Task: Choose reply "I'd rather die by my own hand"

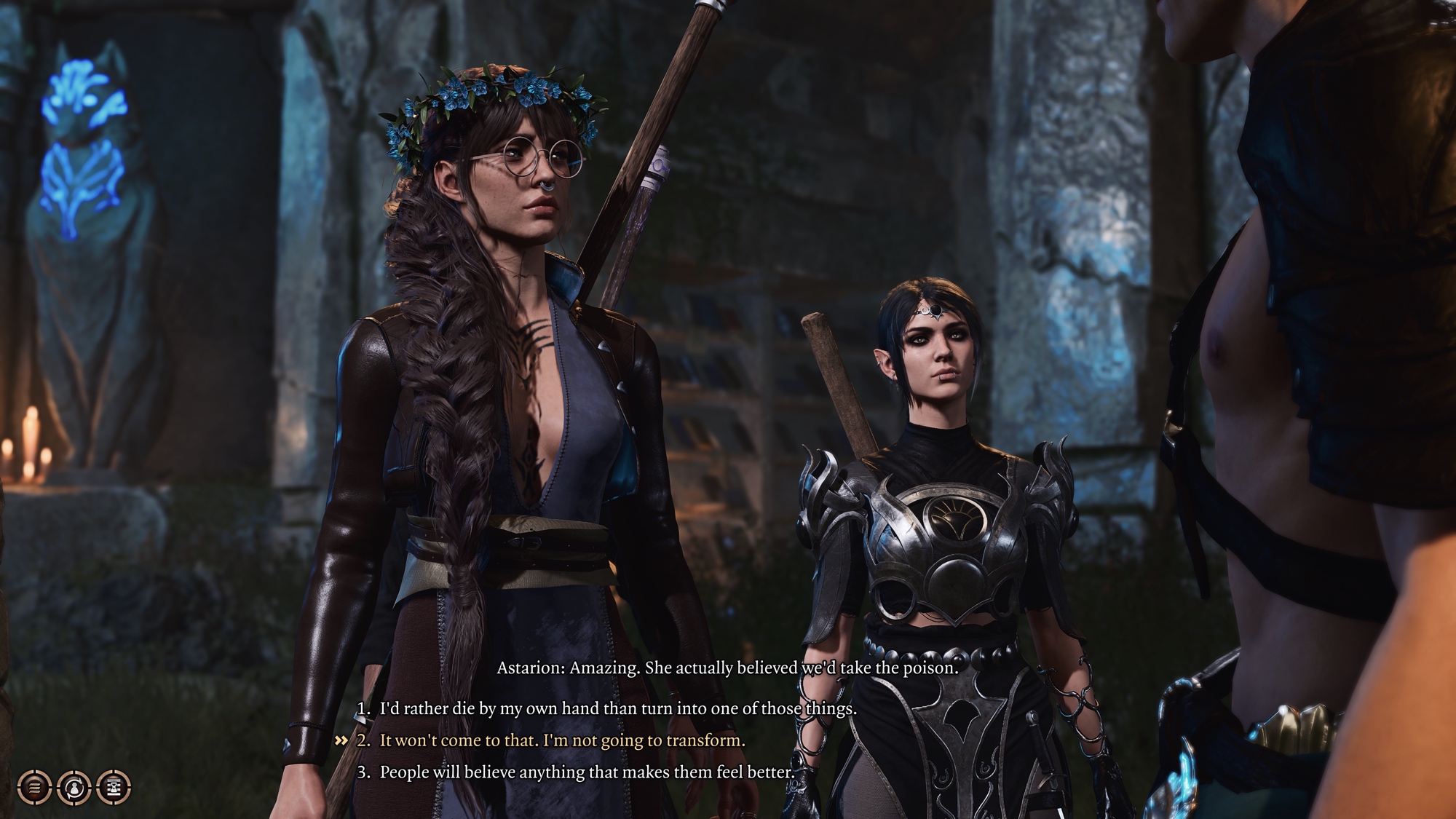Action: pos(617,708)
